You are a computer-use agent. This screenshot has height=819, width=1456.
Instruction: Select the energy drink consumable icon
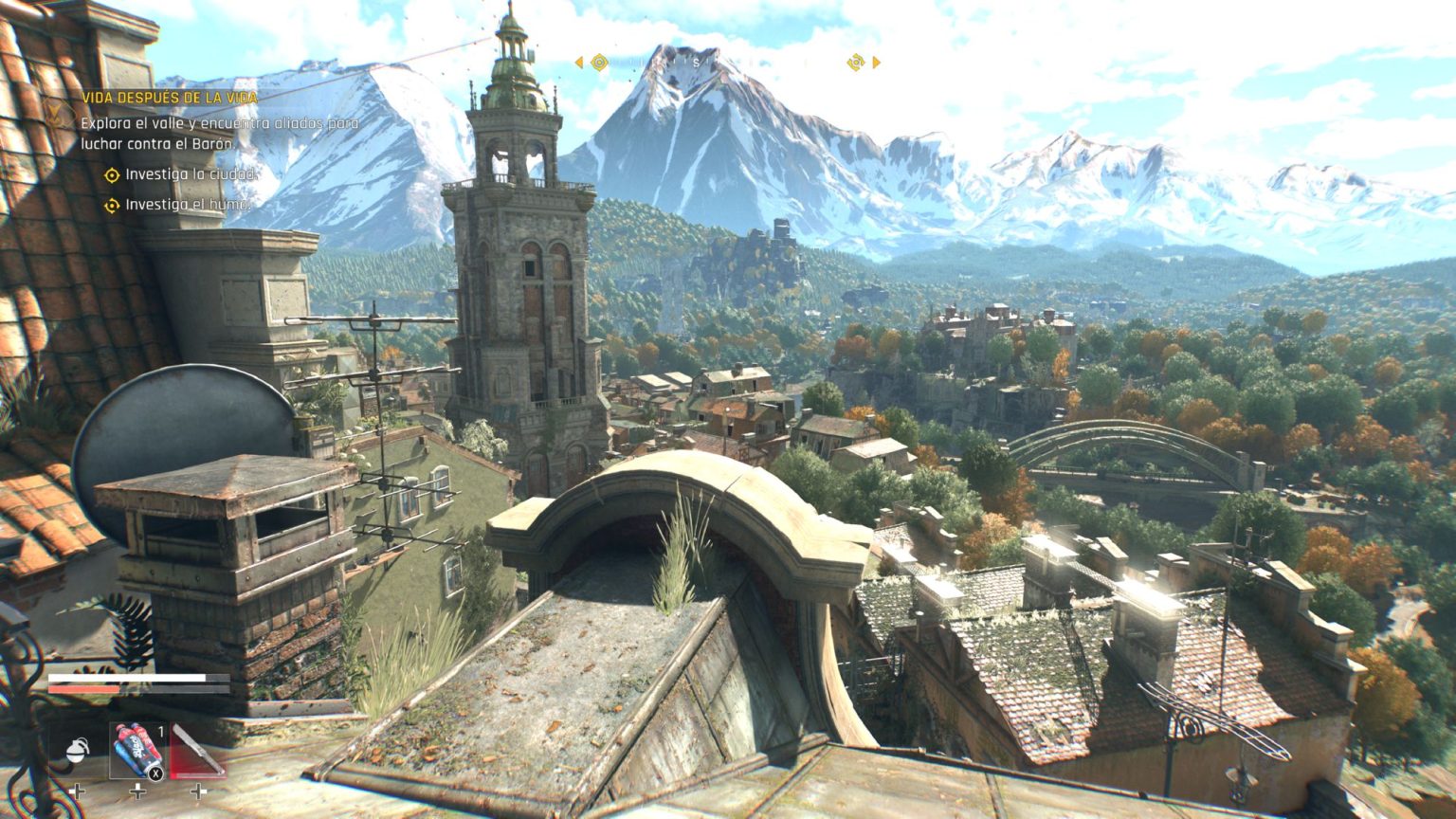pyautogui.click(x=137, y=750)
